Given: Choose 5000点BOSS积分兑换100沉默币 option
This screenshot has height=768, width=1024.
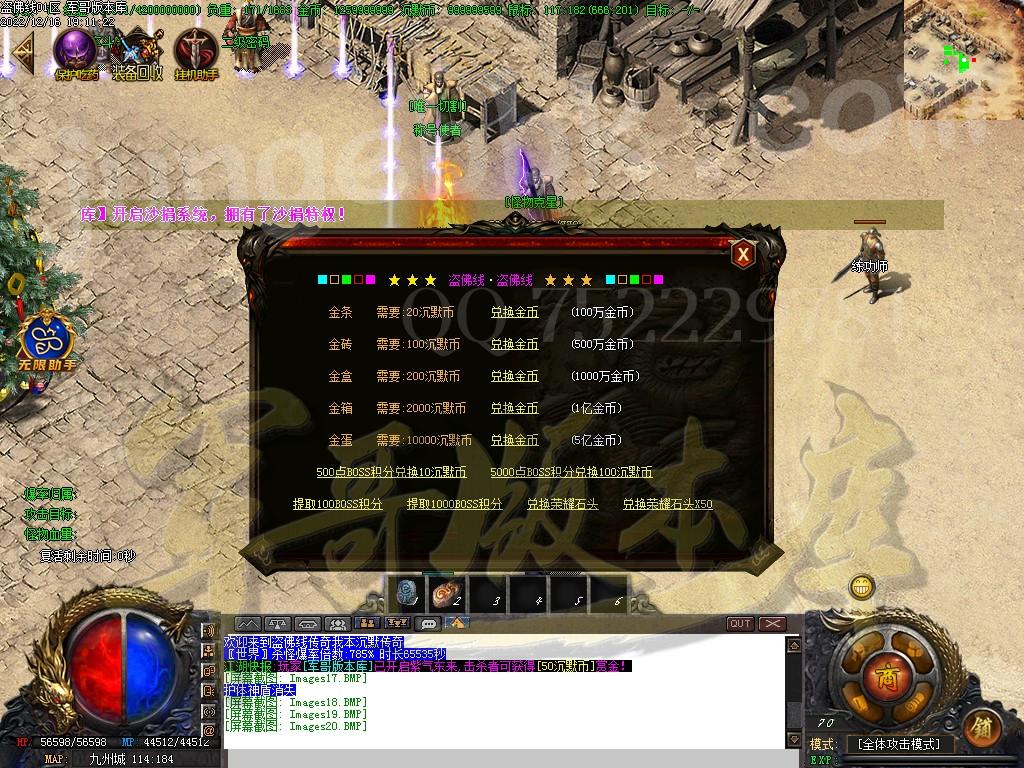Looking at the screenshot, I should pyautogui.click(x=571, y=472).
